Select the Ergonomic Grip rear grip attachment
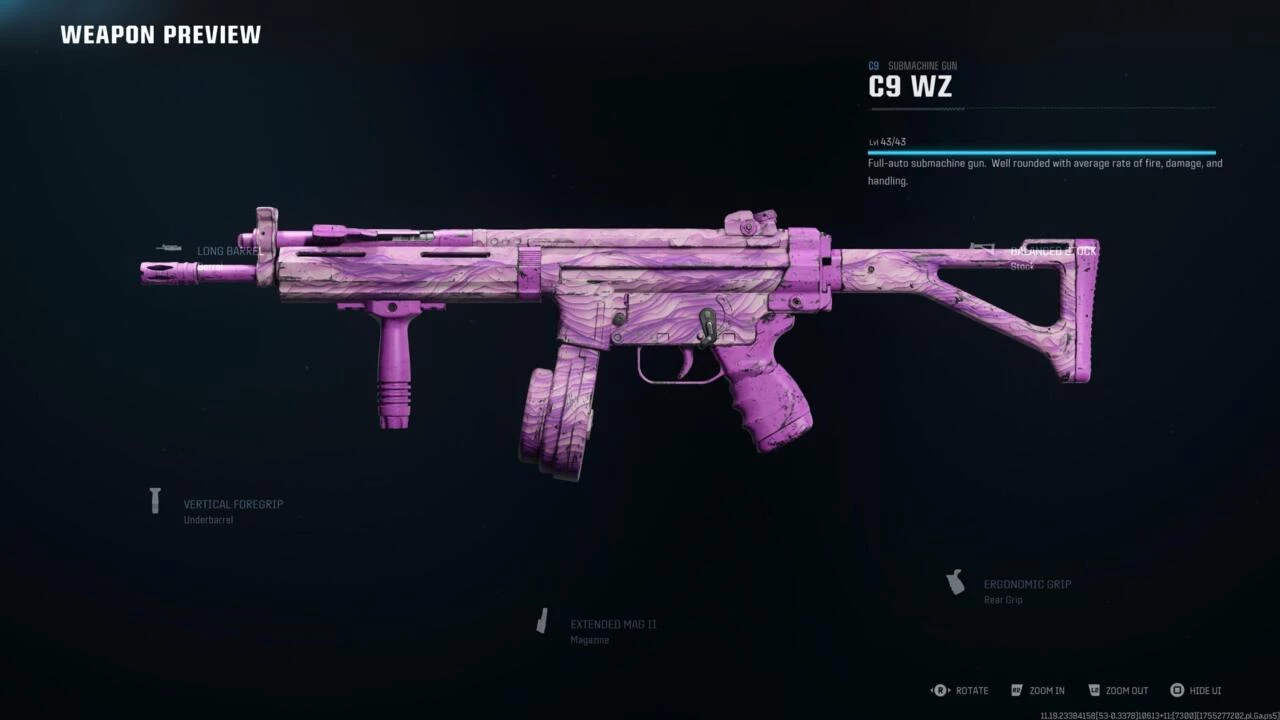This screenshot has height=720, width=1280. point(1026,585)
